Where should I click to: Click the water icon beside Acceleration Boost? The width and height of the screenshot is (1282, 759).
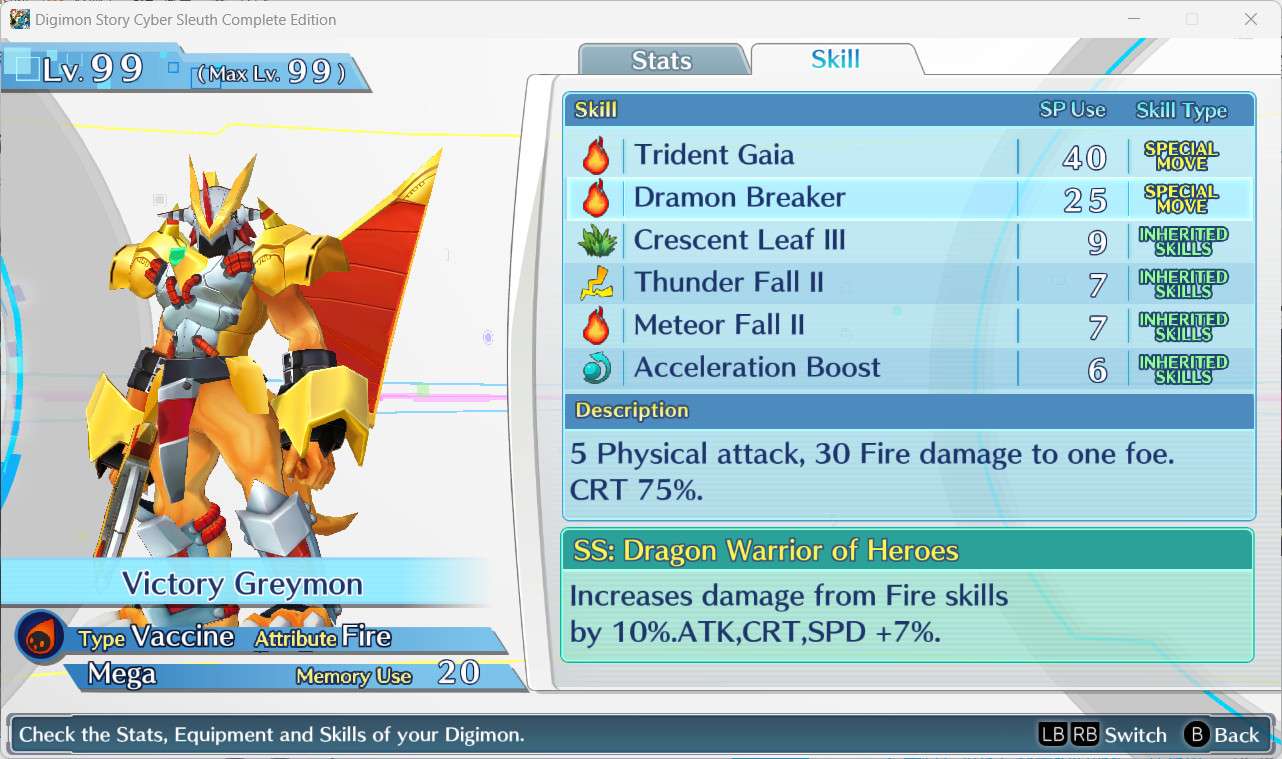click(x=597, y=367)
